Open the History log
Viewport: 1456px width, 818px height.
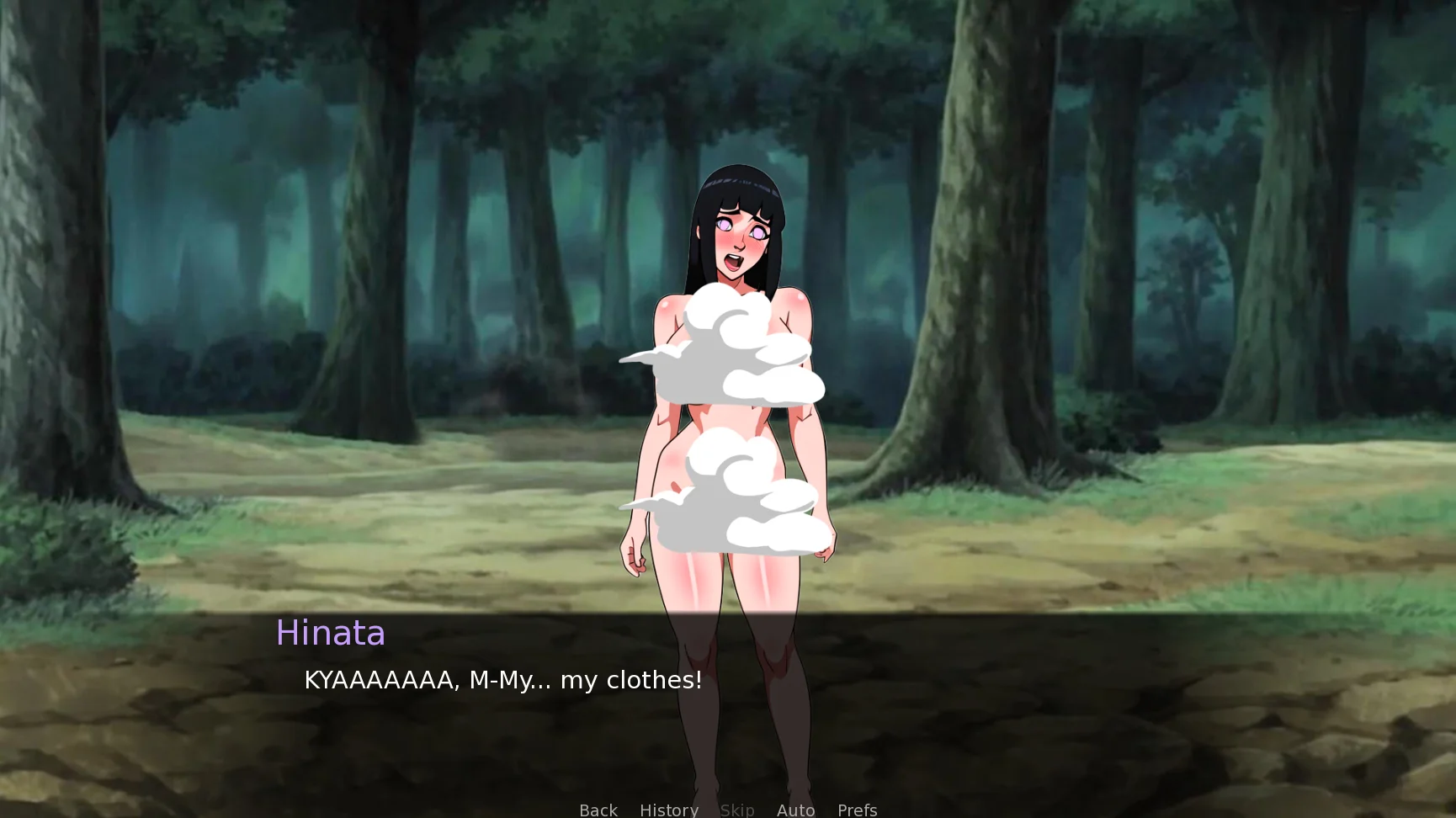point(668,809)
